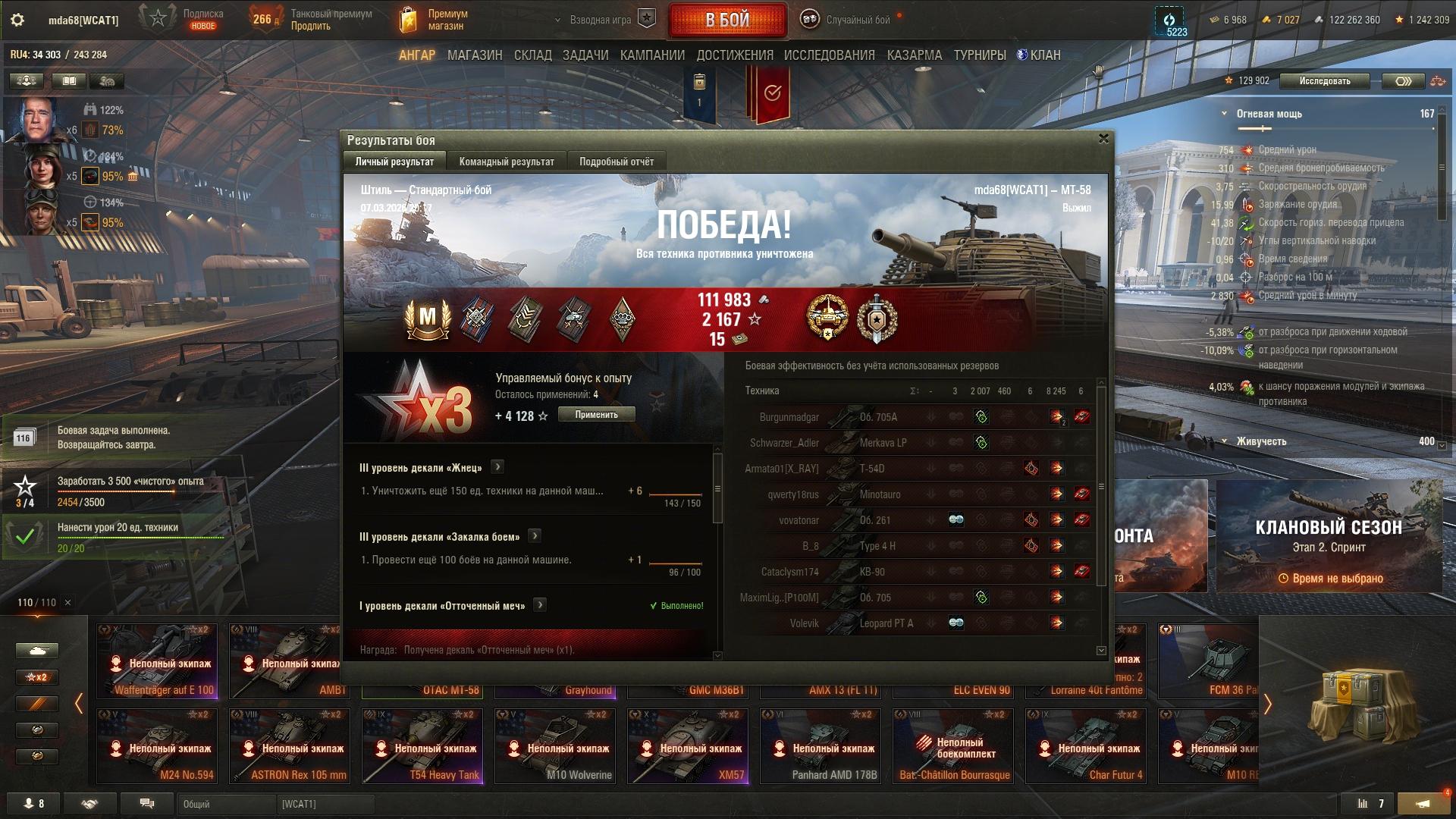
Task: Select the T54 Heavy Tank in the carousel
Action: [x=422, y=745]
